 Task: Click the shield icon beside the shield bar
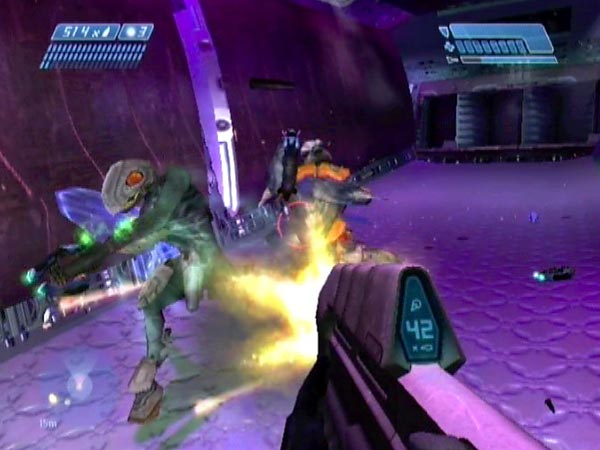[444, 33]
